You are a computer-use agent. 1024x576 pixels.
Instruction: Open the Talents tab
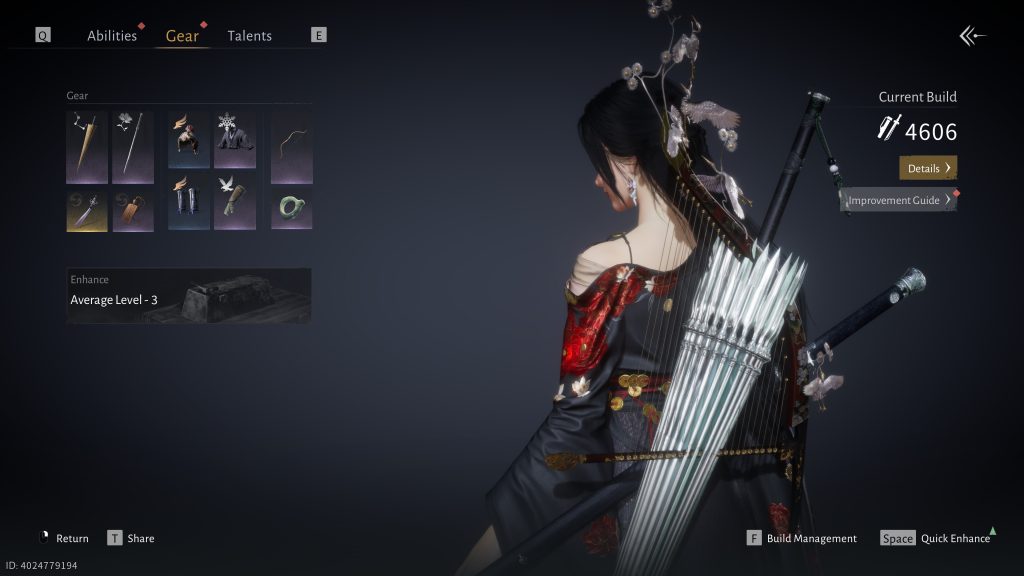click(x=249, y=36)
